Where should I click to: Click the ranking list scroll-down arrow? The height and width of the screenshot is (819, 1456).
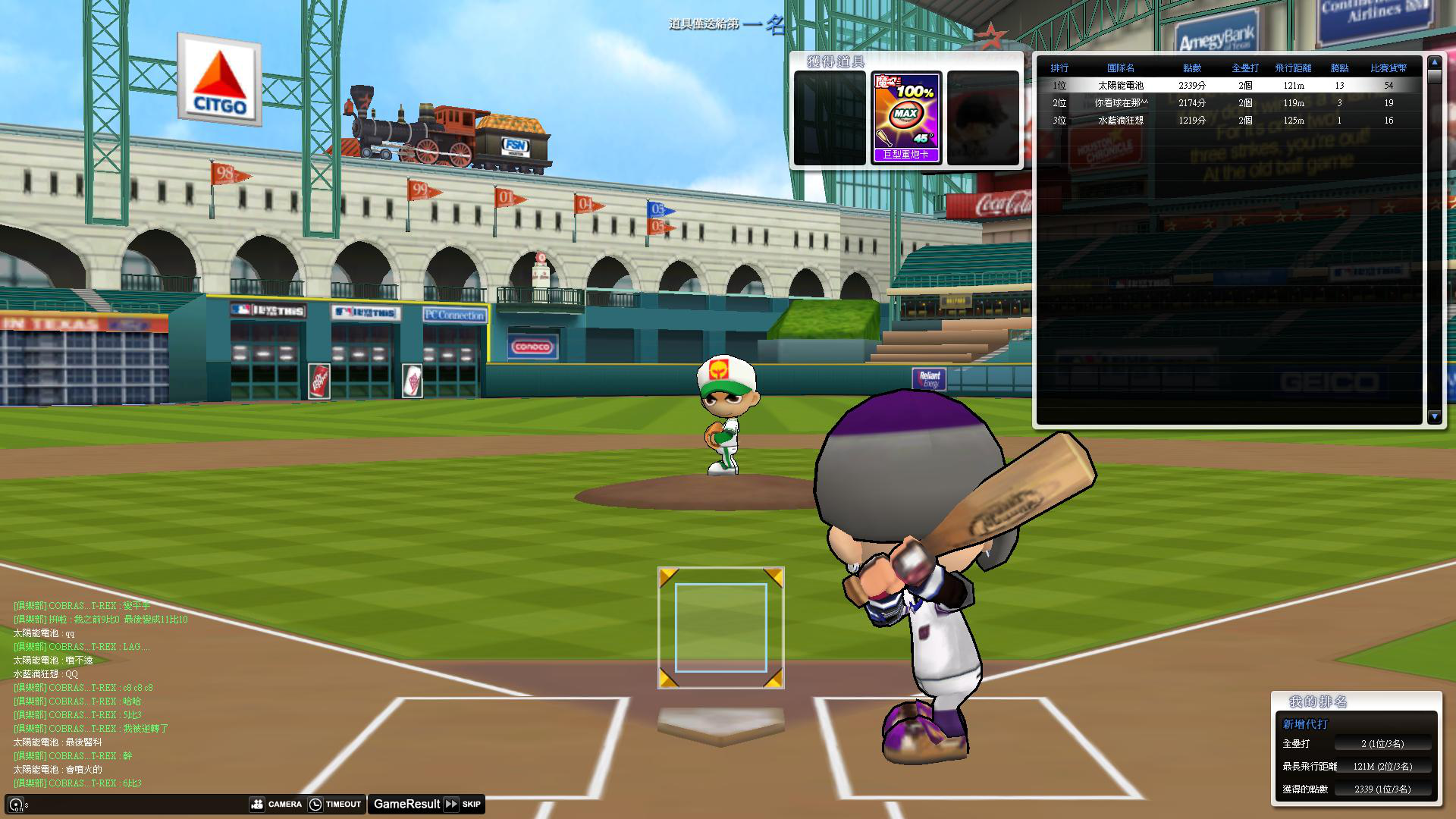tap(1433, 416)
